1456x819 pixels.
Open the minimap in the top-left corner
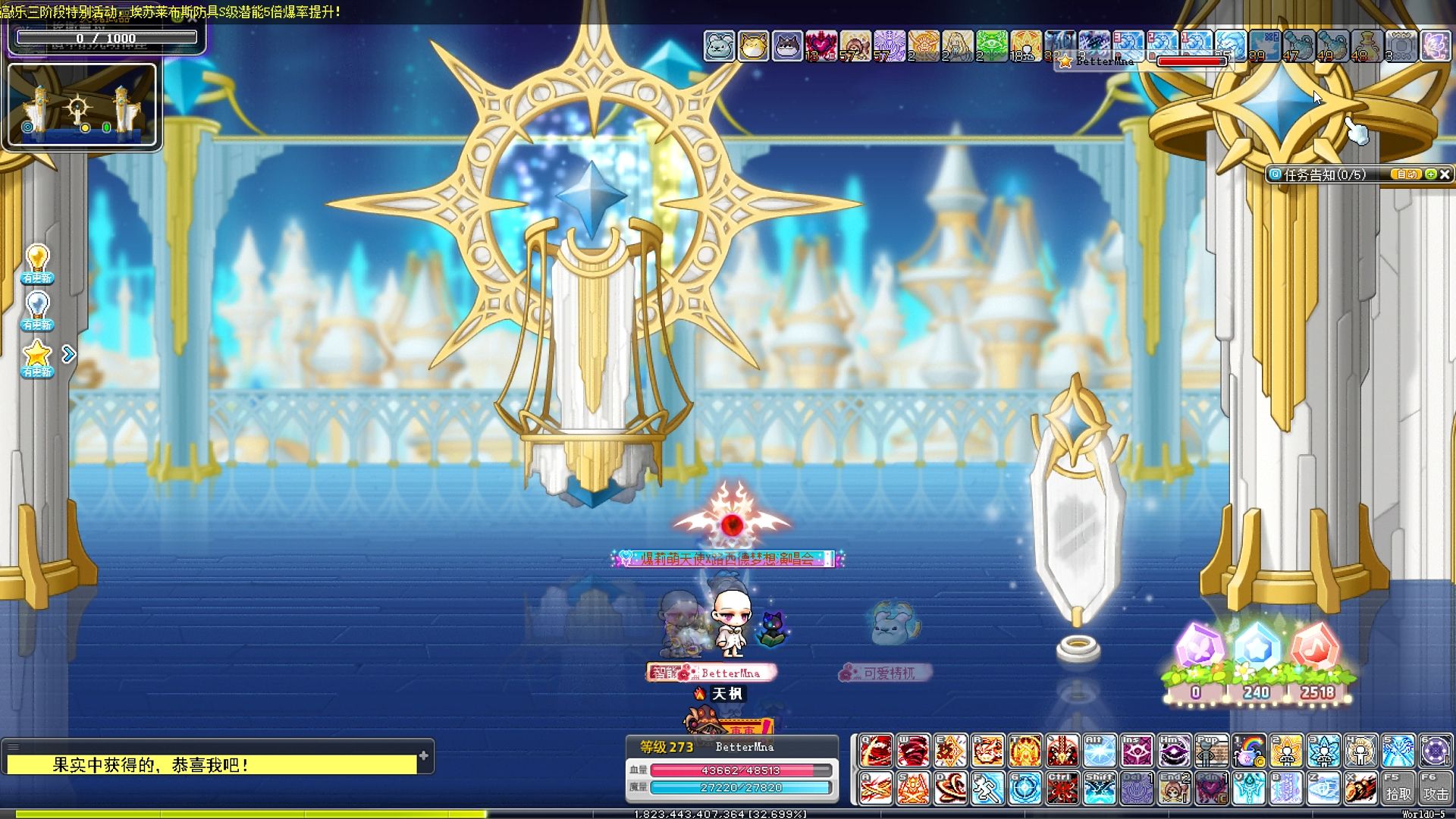82,105
